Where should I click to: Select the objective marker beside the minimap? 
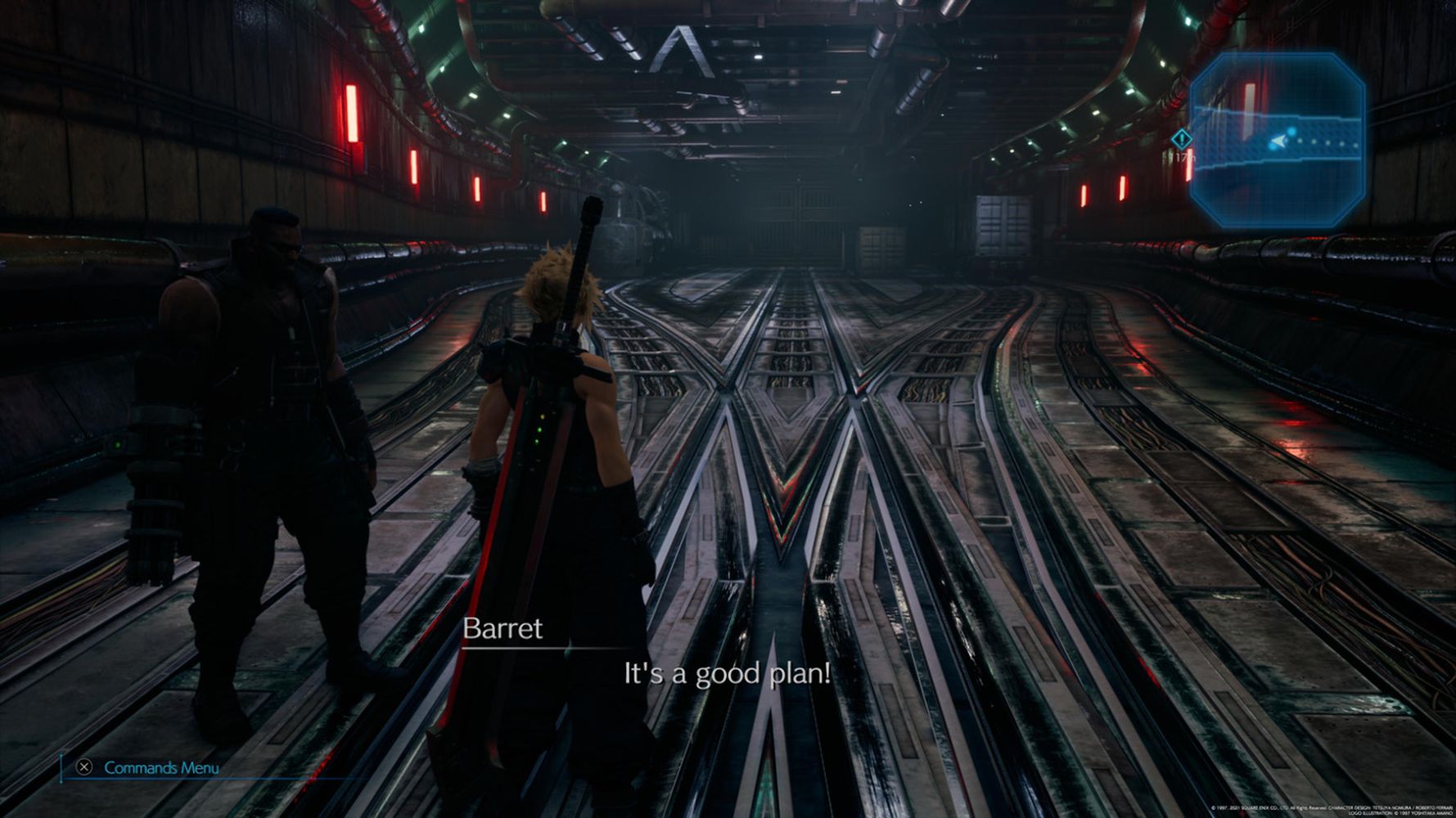(x=1181, y=140)
